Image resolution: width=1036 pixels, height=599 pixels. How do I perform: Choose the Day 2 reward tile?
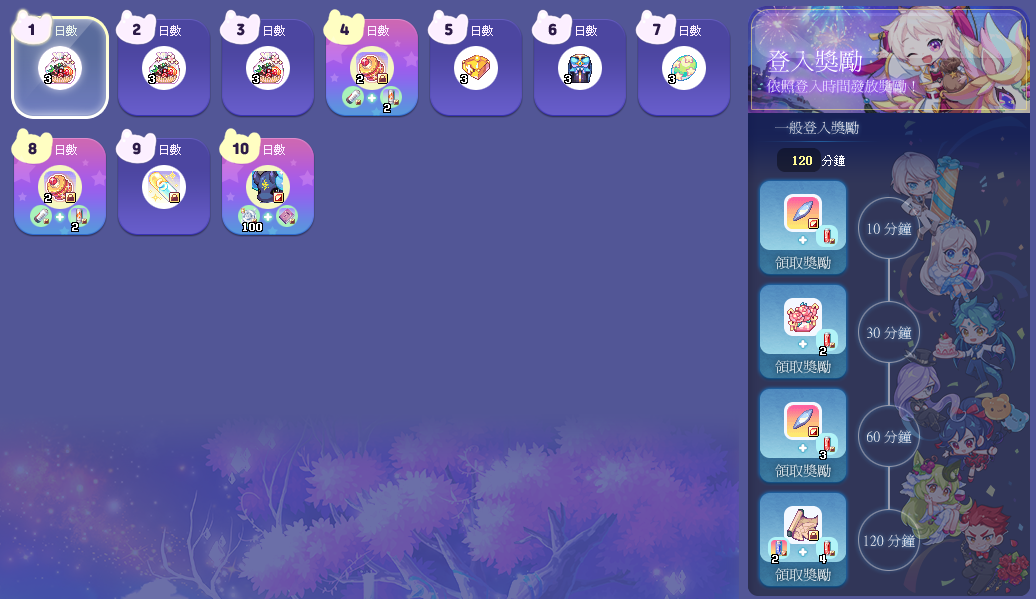[164, 68]
